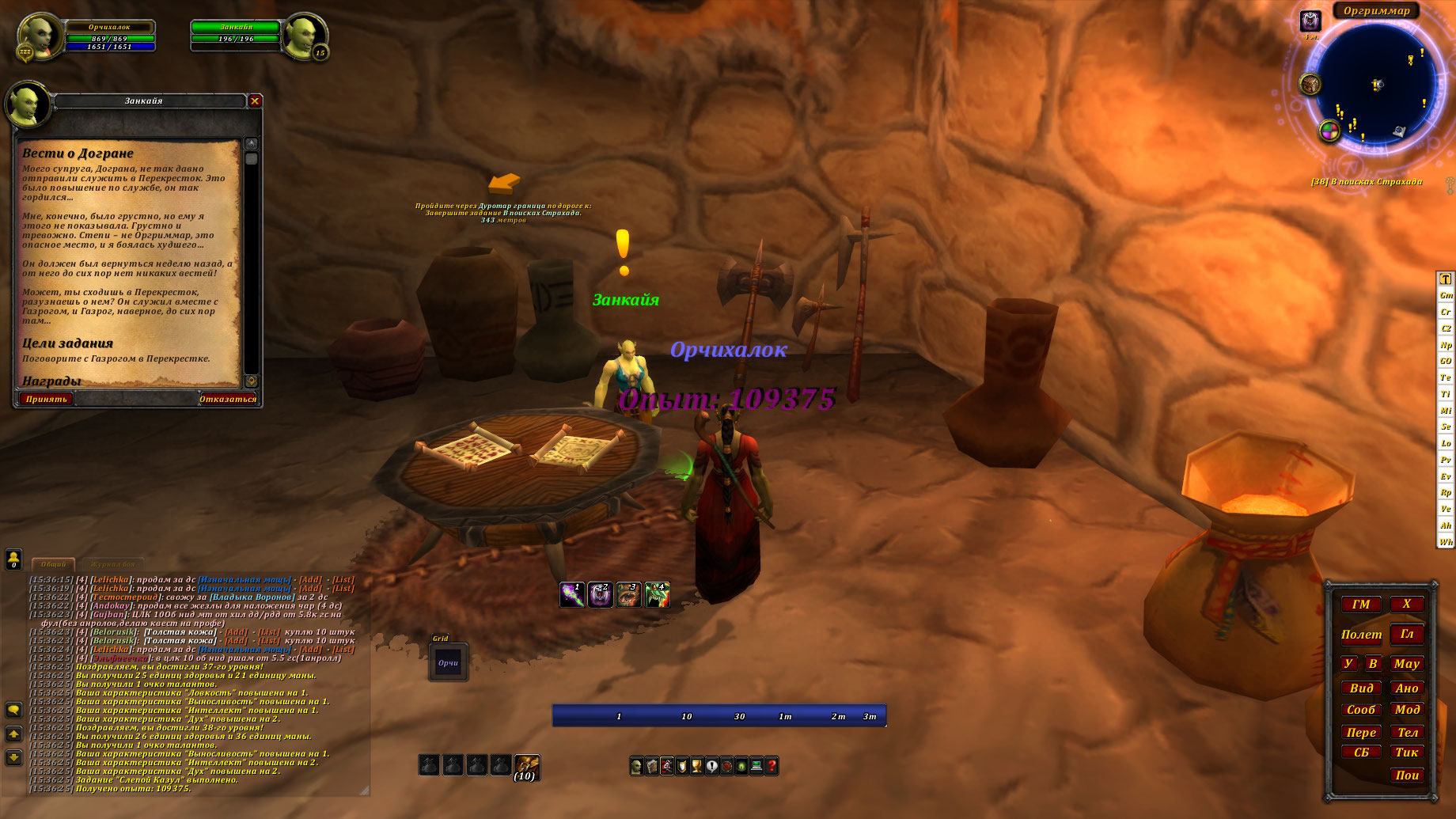Decline the quest with the Отказаться button
The image size is (1456, 819).
(x=227, y=399)
